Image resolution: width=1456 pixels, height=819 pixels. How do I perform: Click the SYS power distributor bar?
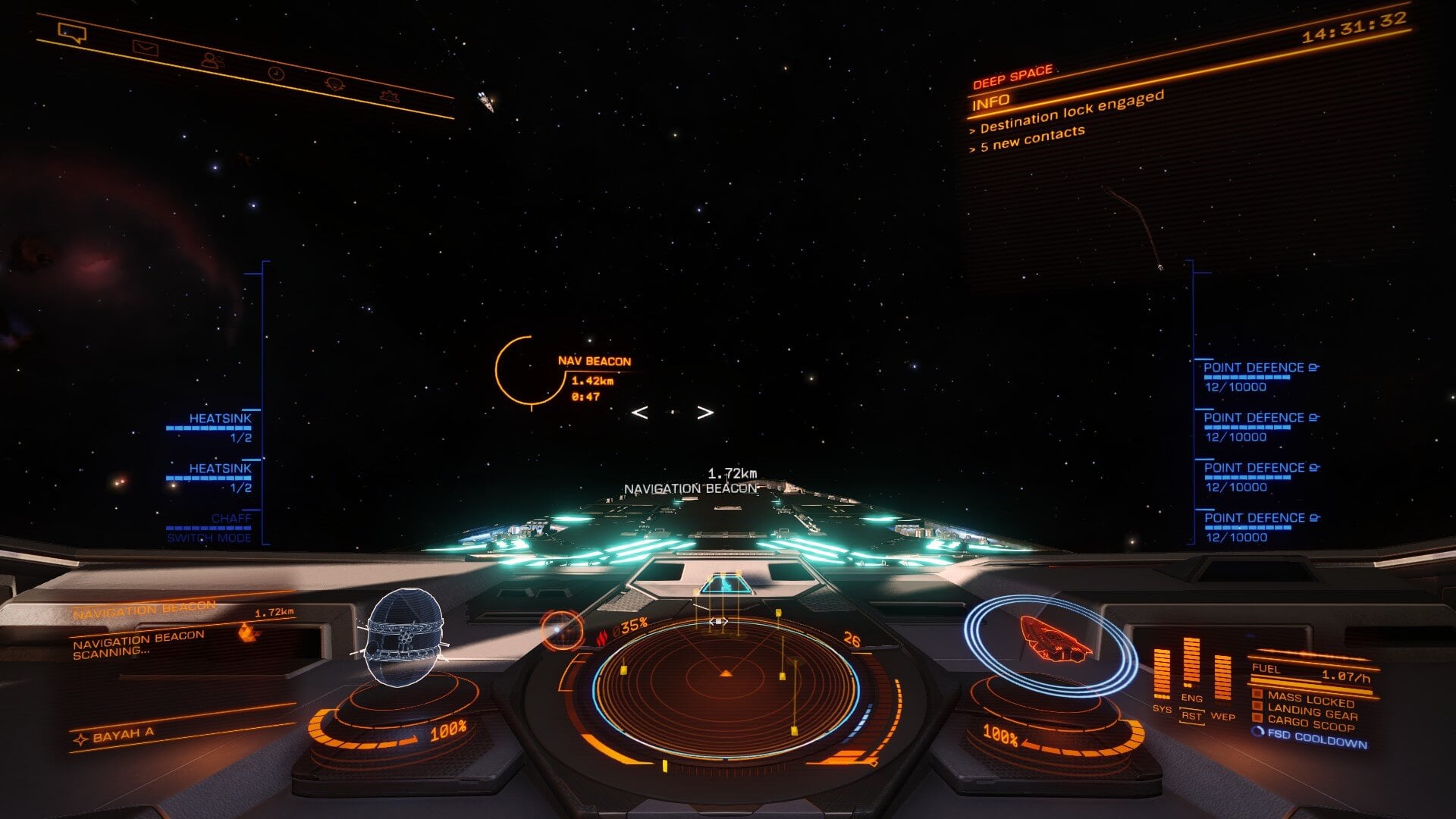[x=1161, y=673]
